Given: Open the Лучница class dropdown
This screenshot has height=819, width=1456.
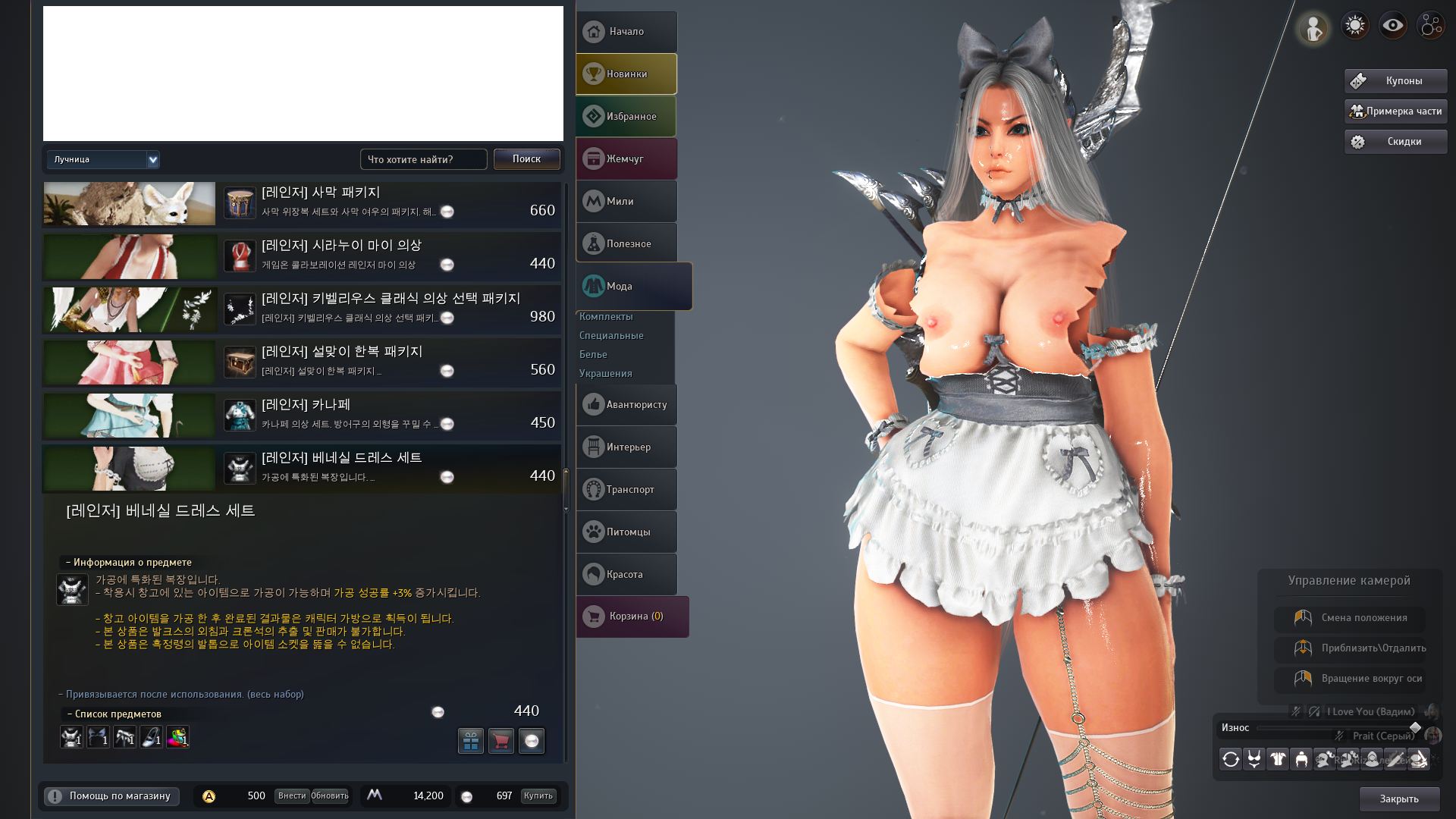Looking at the screenshot, I should [102, 159].
